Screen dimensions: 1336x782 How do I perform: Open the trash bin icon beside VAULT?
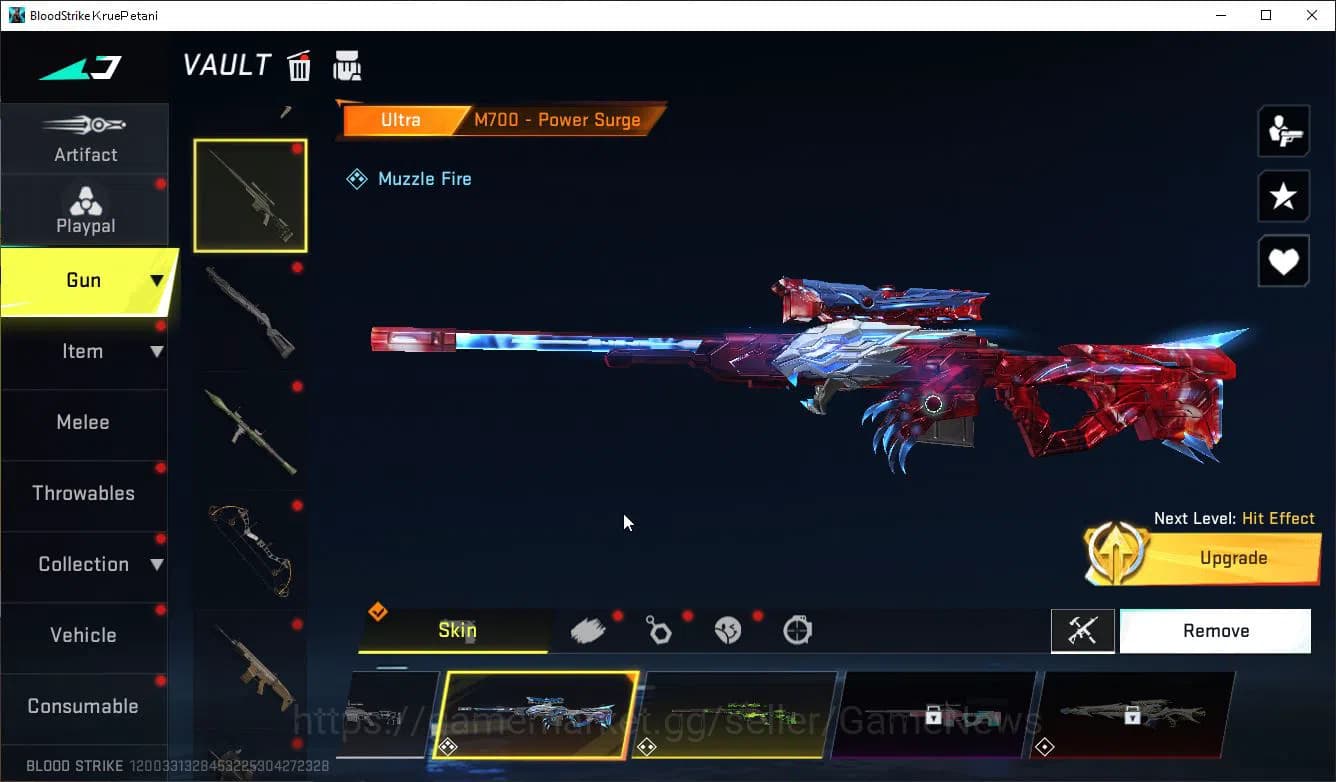coord(299,65)
